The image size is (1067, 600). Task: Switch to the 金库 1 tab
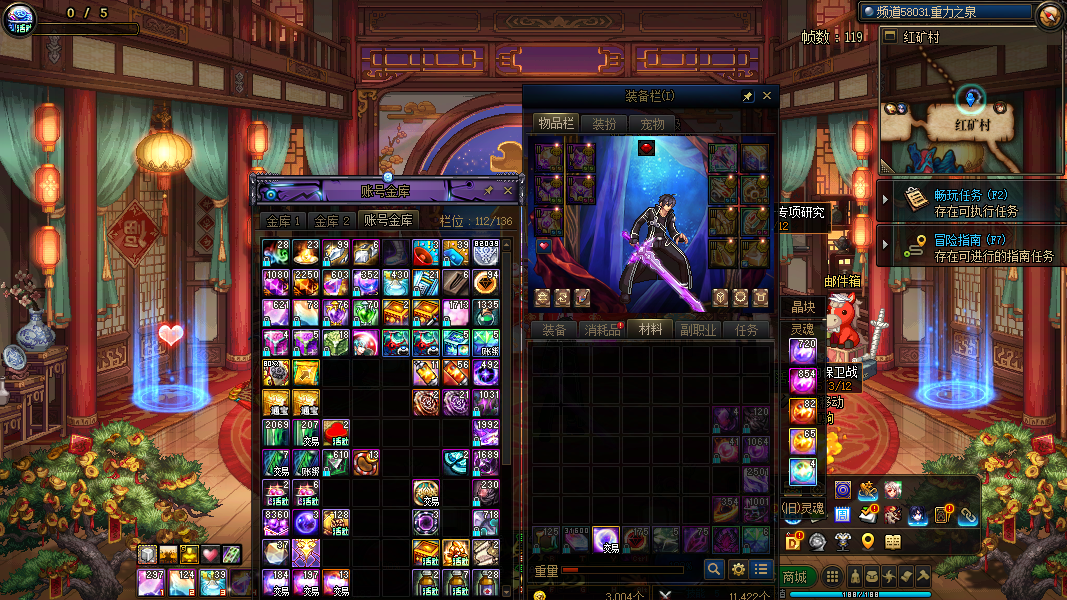pyautogui.click(x=282, y=221)
